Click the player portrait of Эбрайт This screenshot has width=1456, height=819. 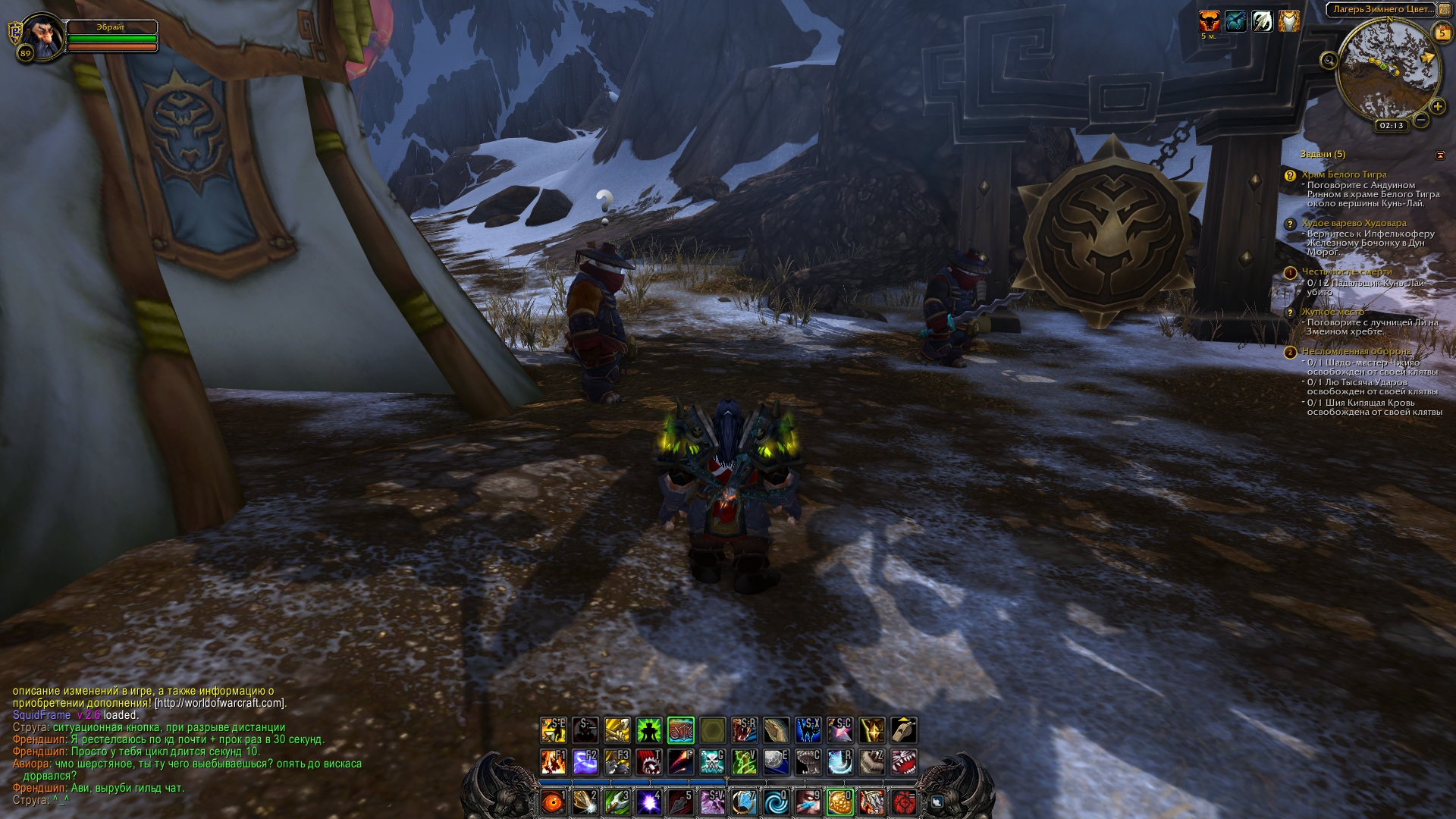point(42,35)
